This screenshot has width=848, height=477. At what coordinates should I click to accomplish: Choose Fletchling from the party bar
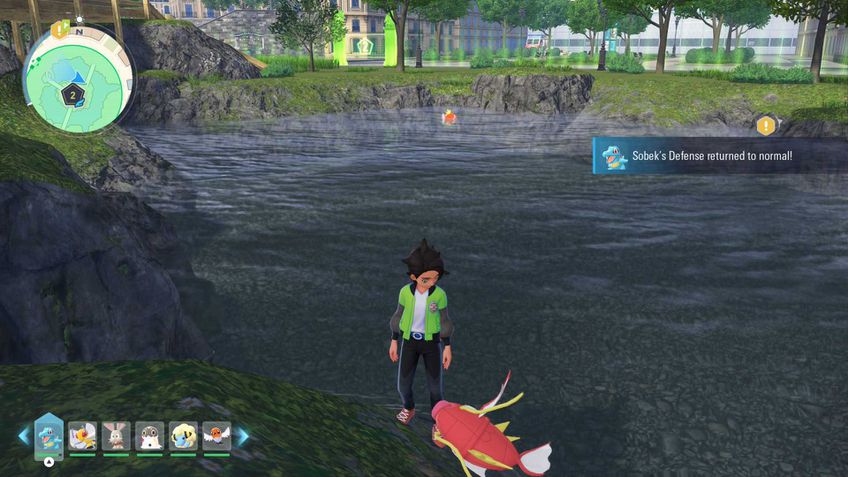[216, 436]
